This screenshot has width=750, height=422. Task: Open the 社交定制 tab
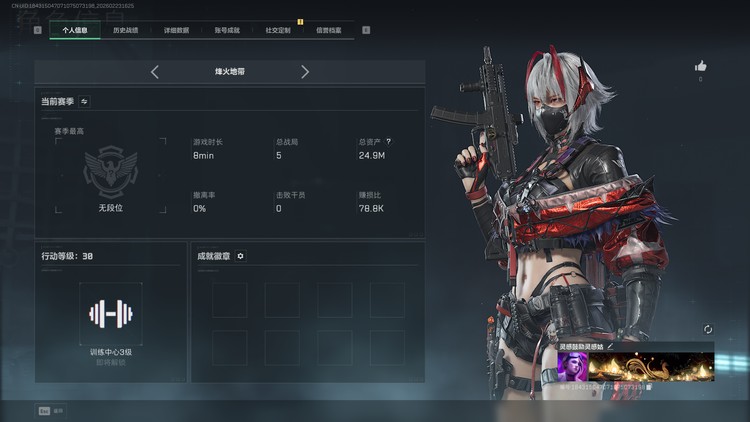[278, 30]
